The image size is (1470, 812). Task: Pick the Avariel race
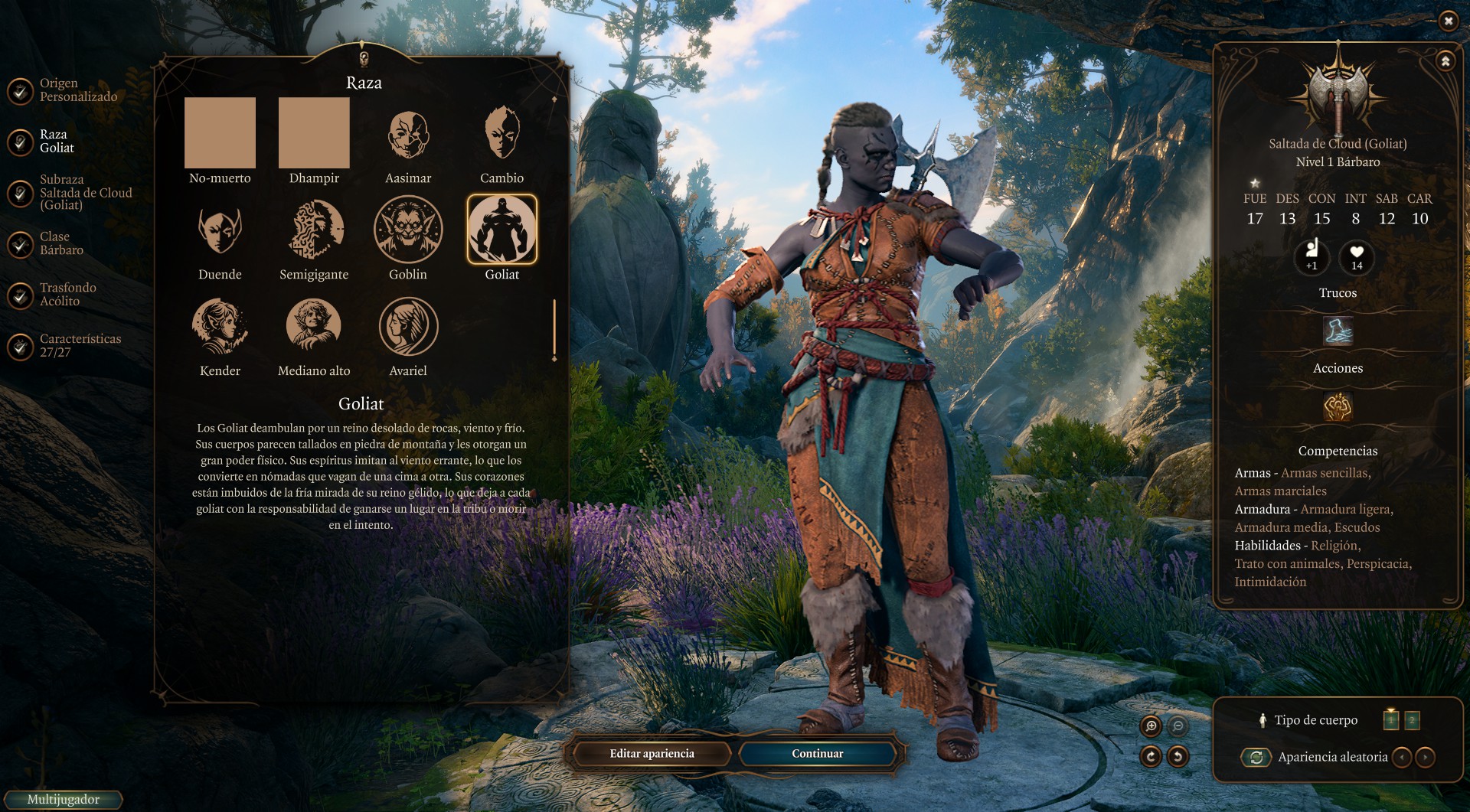point(408,326)
